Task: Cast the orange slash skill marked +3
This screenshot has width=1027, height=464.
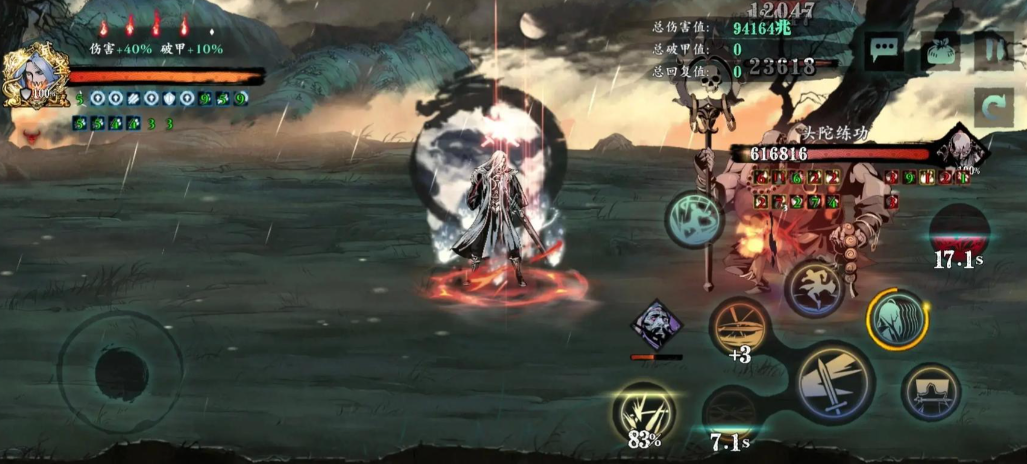Action: coord(741,327)
